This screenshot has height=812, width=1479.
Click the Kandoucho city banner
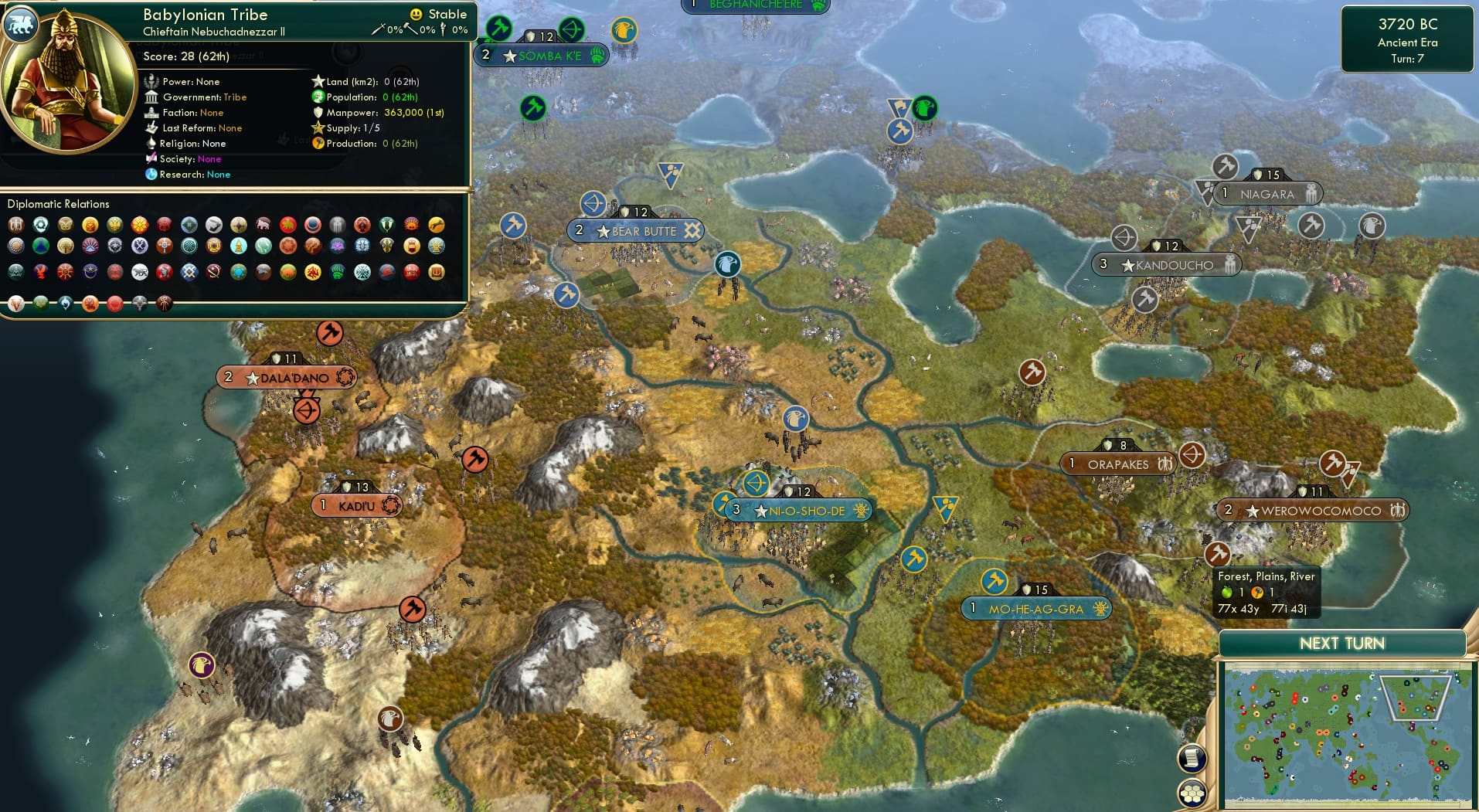[1167, 264]
